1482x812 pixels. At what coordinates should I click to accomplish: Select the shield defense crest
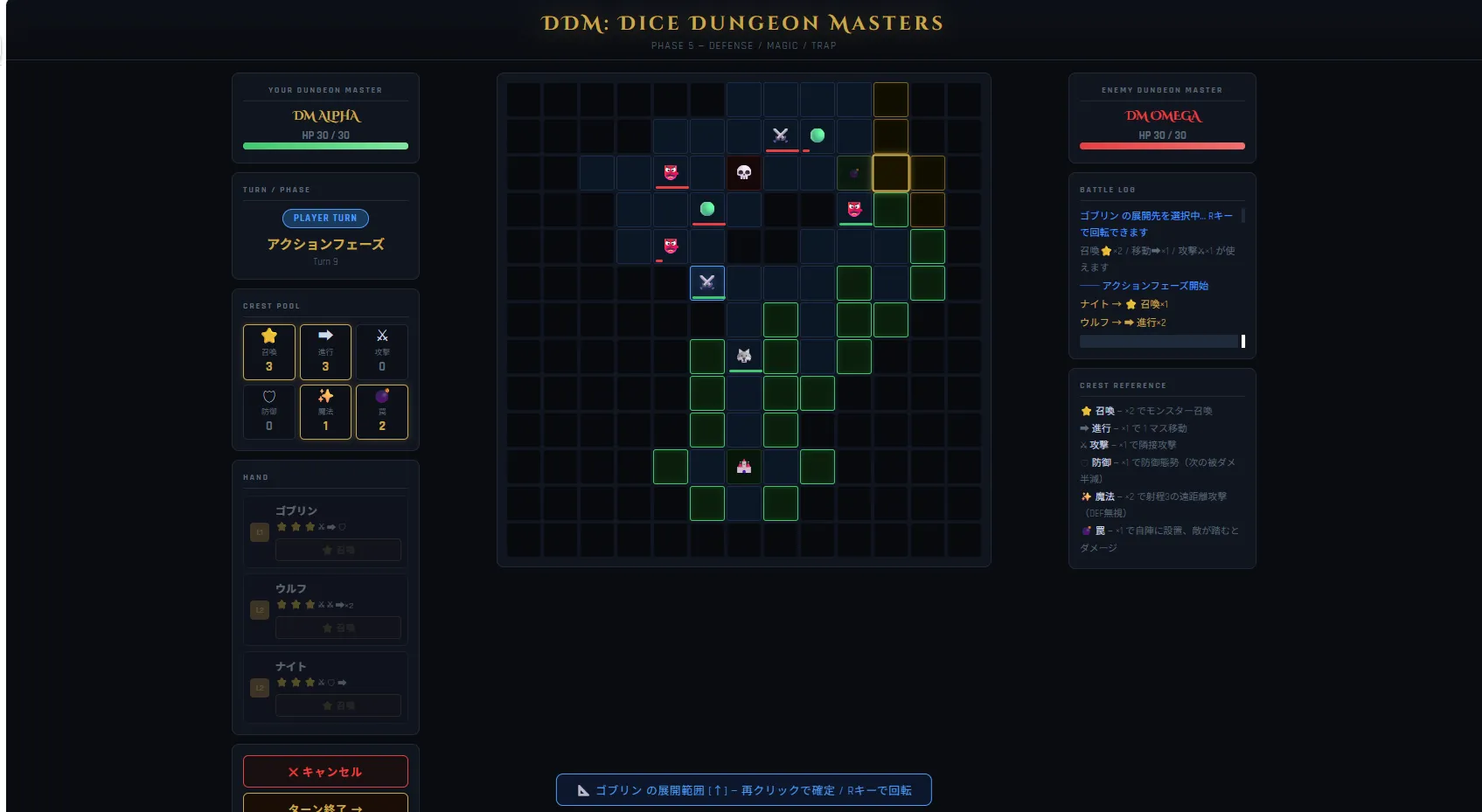(269, 412)
